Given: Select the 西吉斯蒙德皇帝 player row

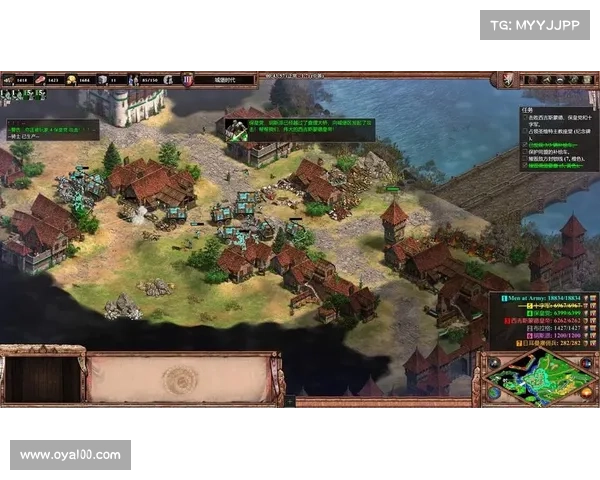Looking at the screenshot, I should pyautogui.click(x=542, y=321).
